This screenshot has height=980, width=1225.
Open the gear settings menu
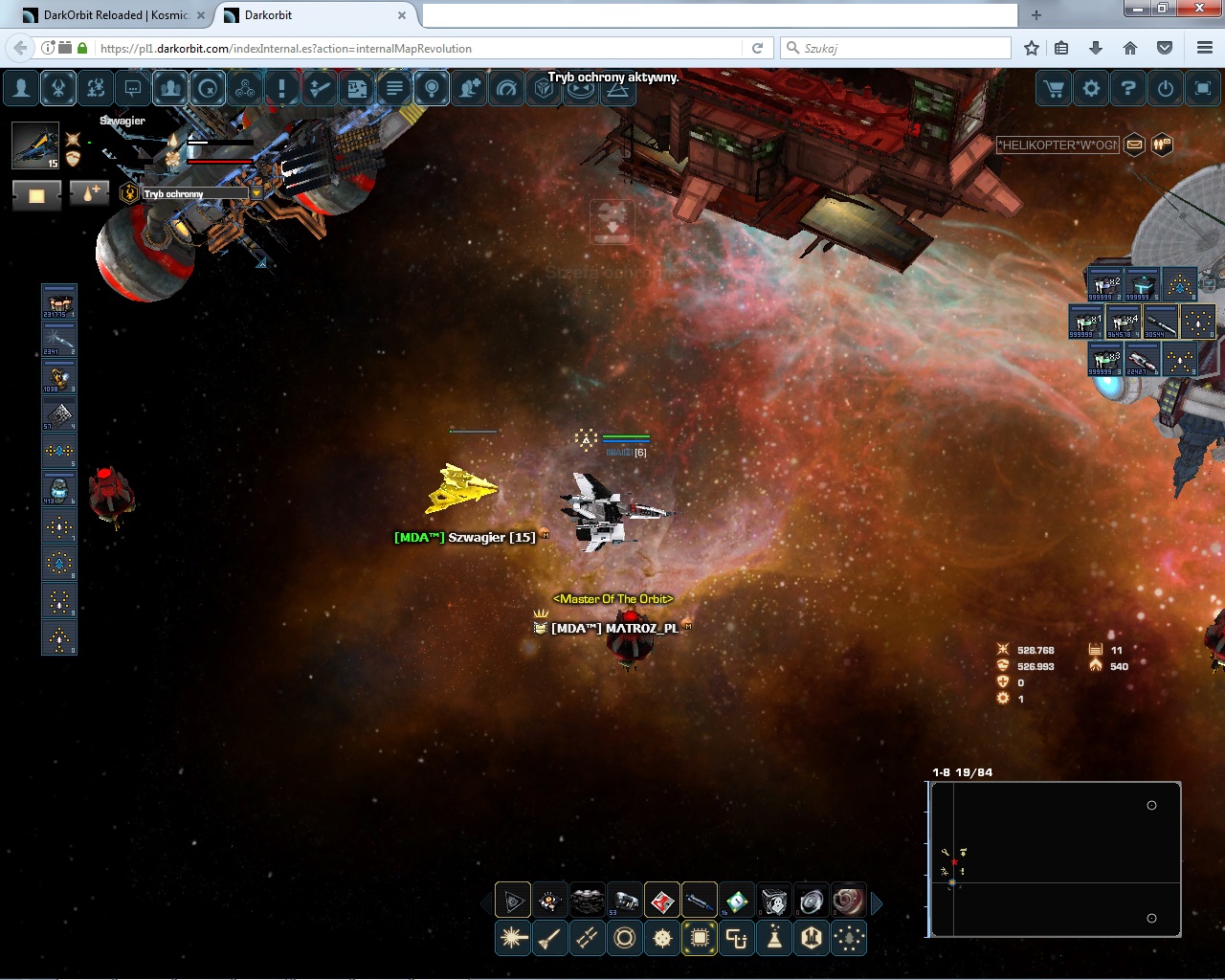click(x=1091, y=89)
